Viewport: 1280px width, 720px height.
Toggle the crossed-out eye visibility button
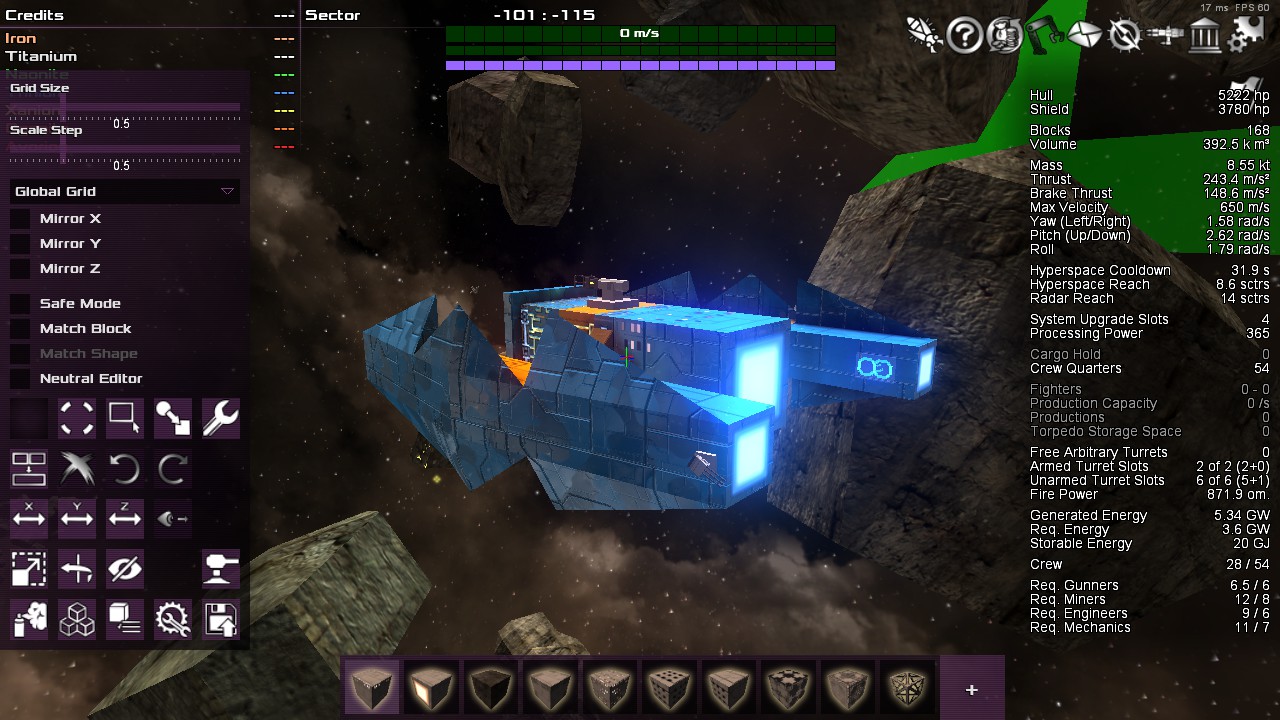pyautogui.click(x=124, y=569)
